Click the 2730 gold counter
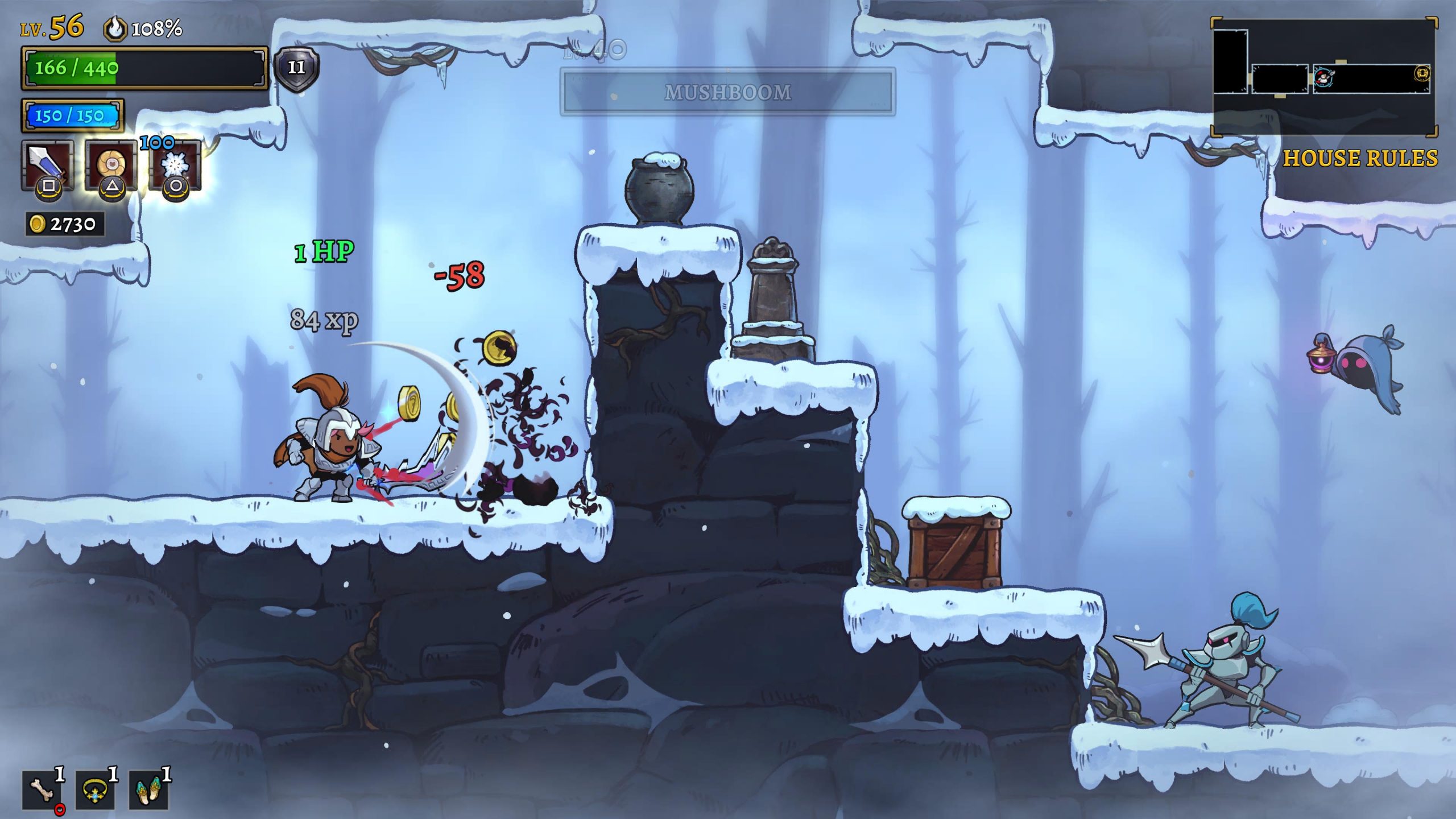Viewport: 1456px width, 819px height. tap(68, 223)
